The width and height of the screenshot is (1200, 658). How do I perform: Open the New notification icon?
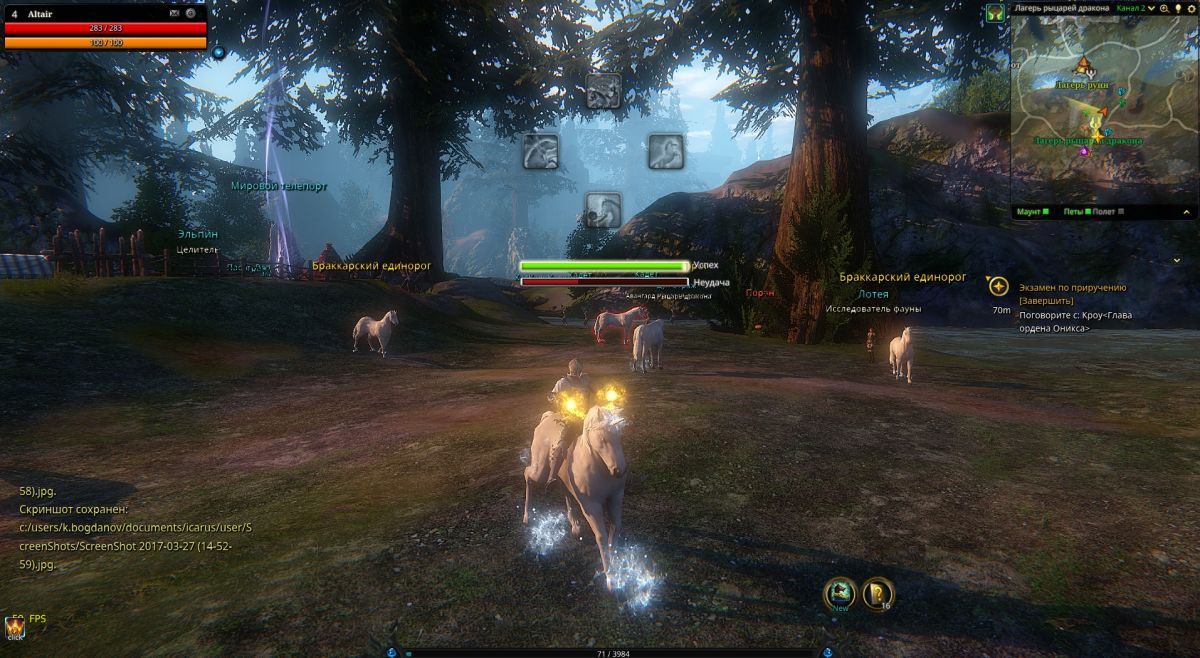click(x=840, y=594)
